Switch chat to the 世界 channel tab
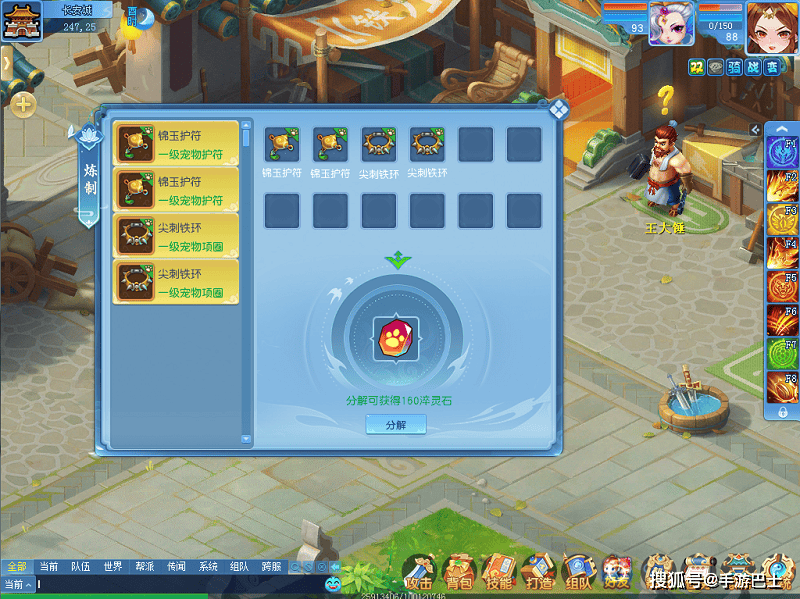The height and width of the screenshot is (599, 800). [x=113, y=567]
